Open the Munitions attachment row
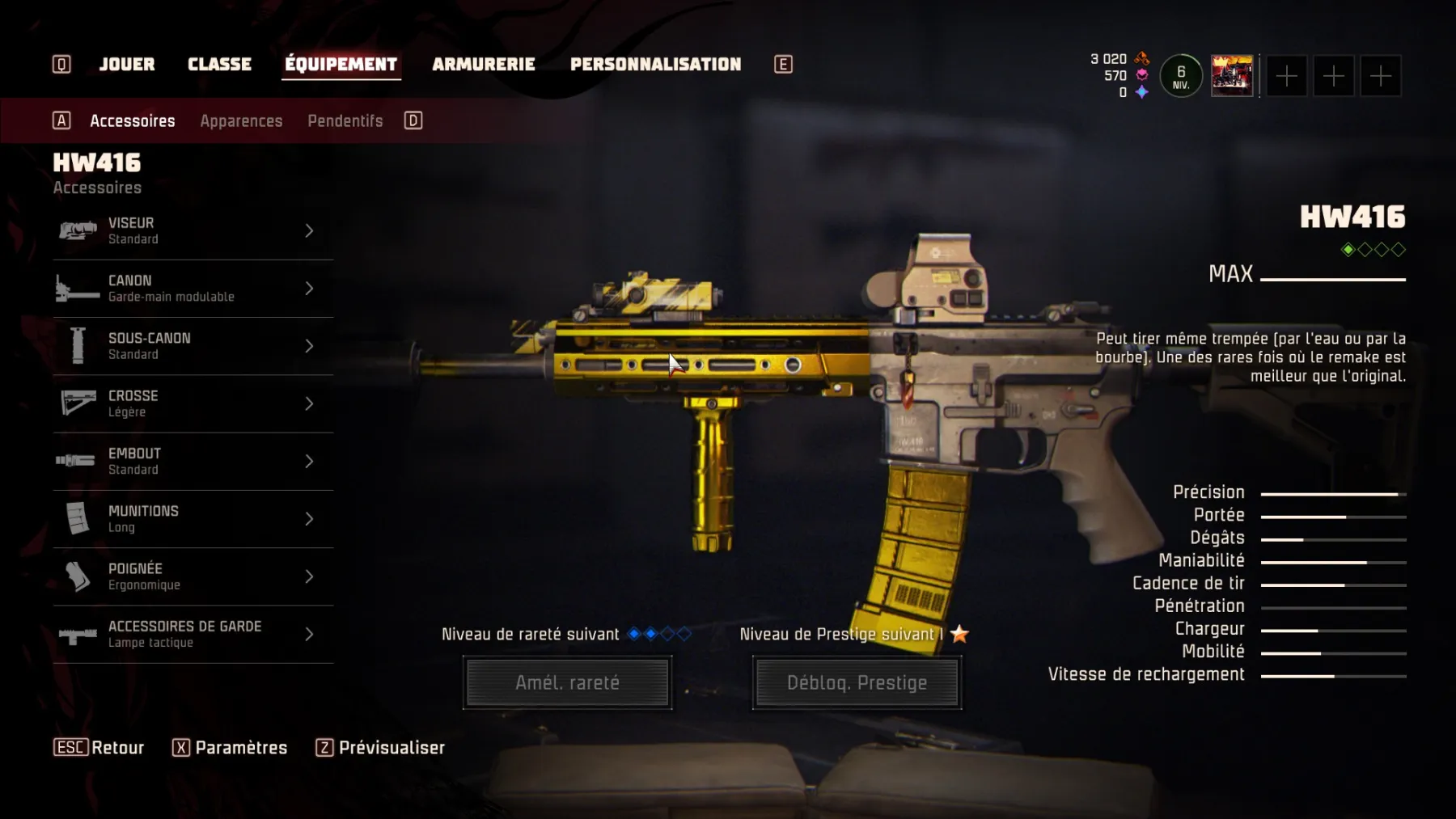Viewport: 1456px width, 819px height. [193, 519]
